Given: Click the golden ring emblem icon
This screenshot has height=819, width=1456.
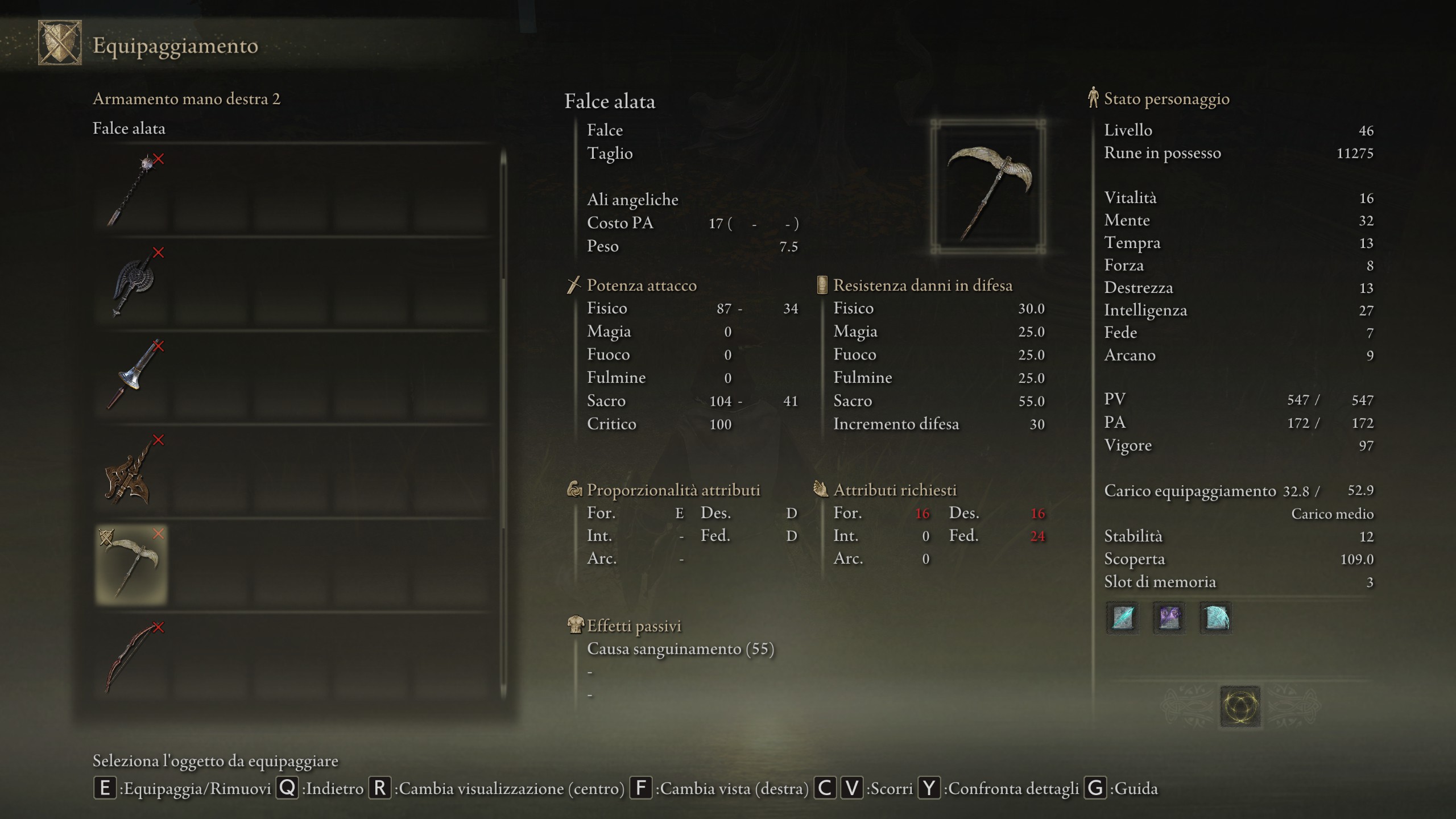Looking at the screenshot, I should [1240, 707].
